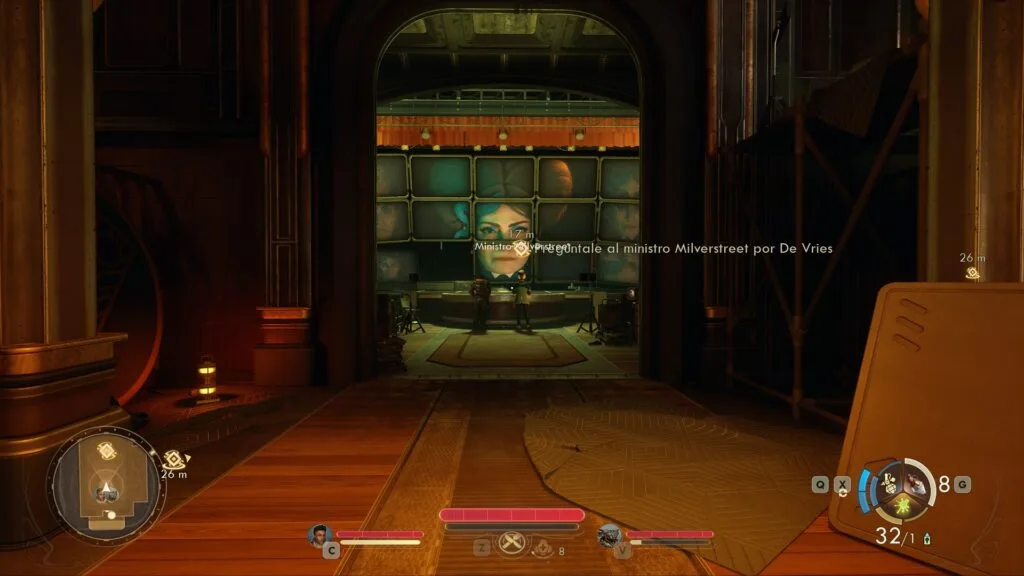Choose the hand ability in the ability wheel

pos(917,485)
